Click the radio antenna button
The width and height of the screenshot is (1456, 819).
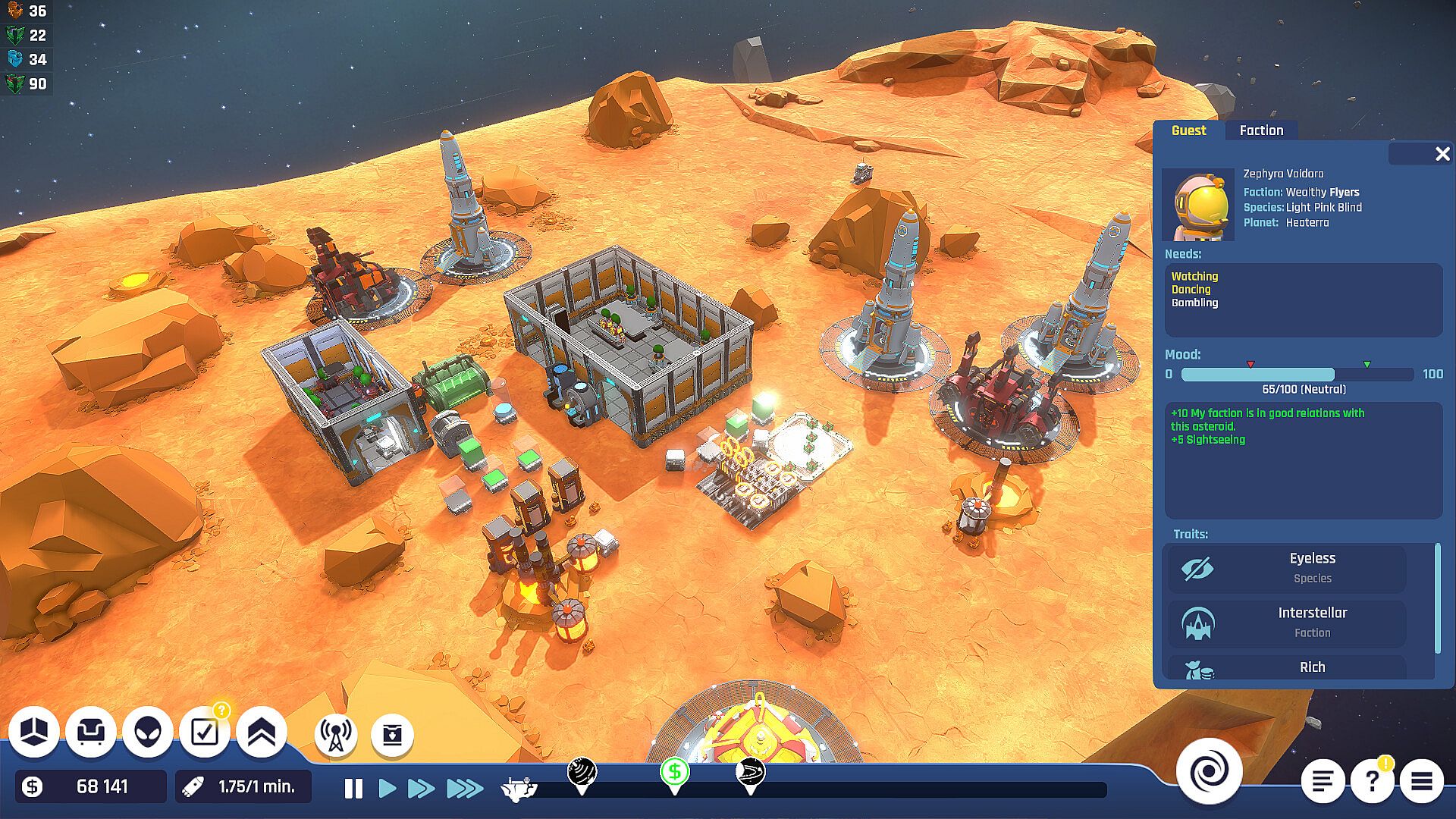point(335,734)
